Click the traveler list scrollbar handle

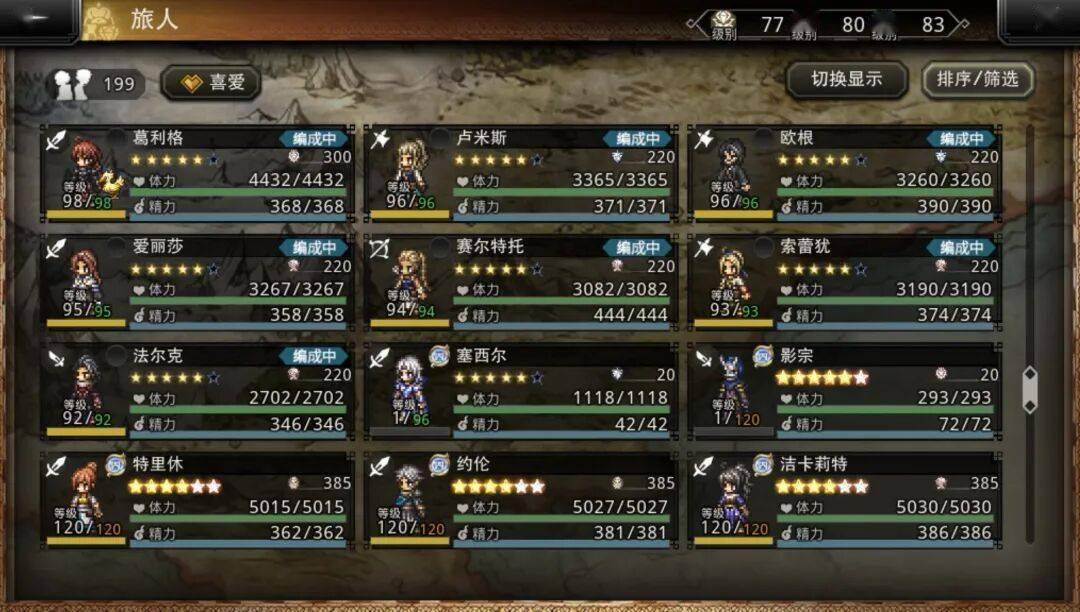pyautogui.click(x=1029, y=390)
